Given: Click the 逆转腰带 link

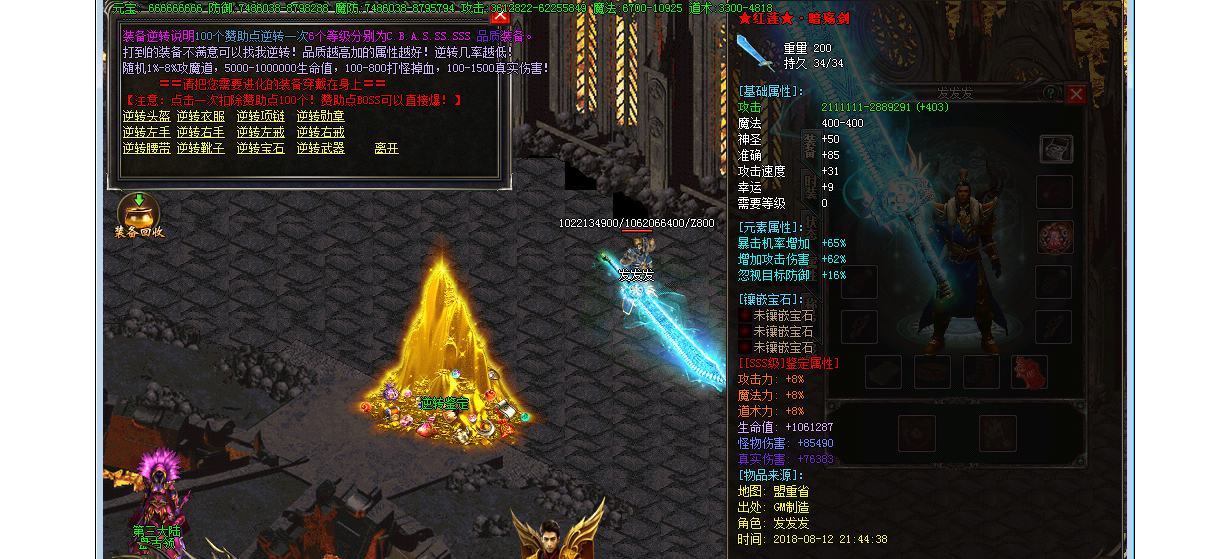Looking at the screenshot, I should 146,148.
